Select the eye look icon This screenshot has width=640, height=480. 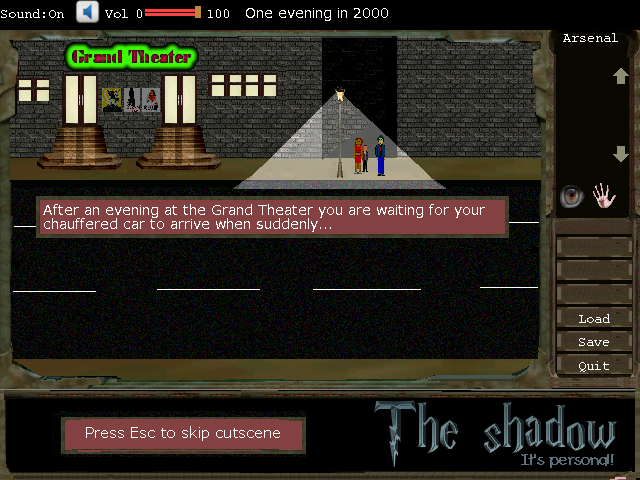[571, 196]
